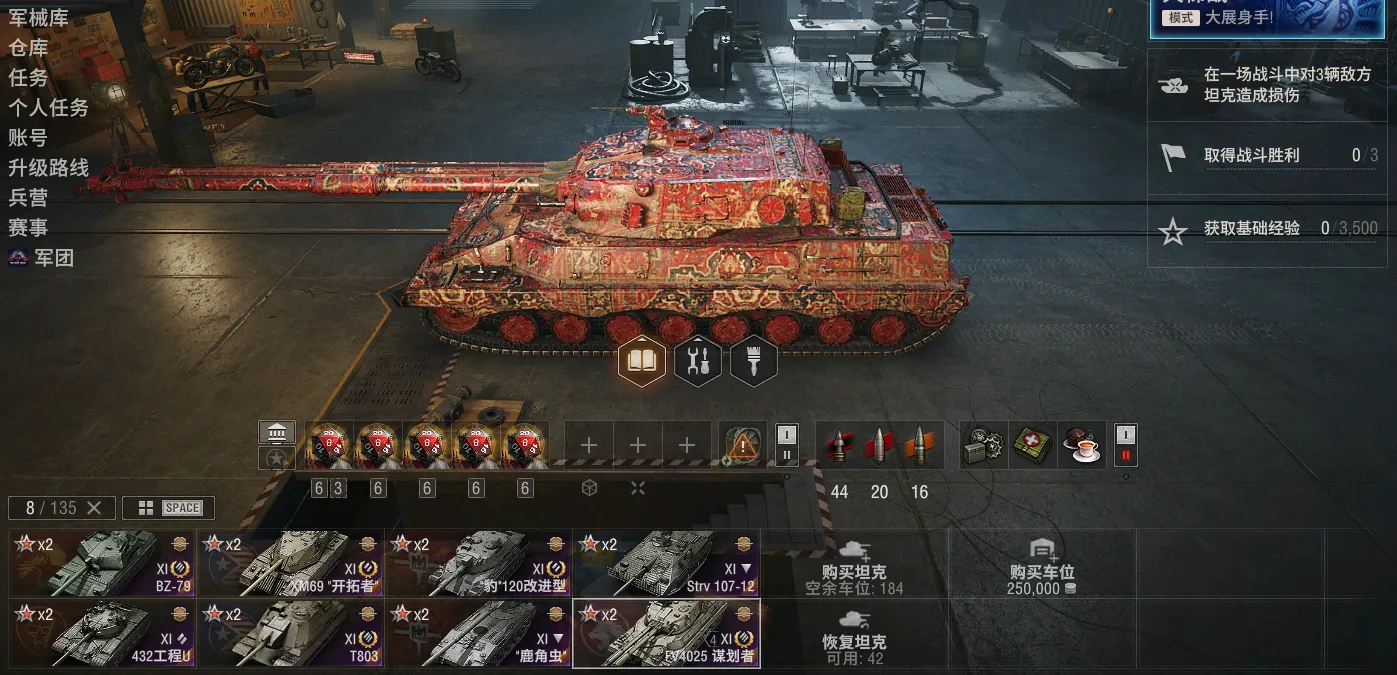Clear the 8/135 tank filter
1397x675 pixels.
[x=94, y=508]
